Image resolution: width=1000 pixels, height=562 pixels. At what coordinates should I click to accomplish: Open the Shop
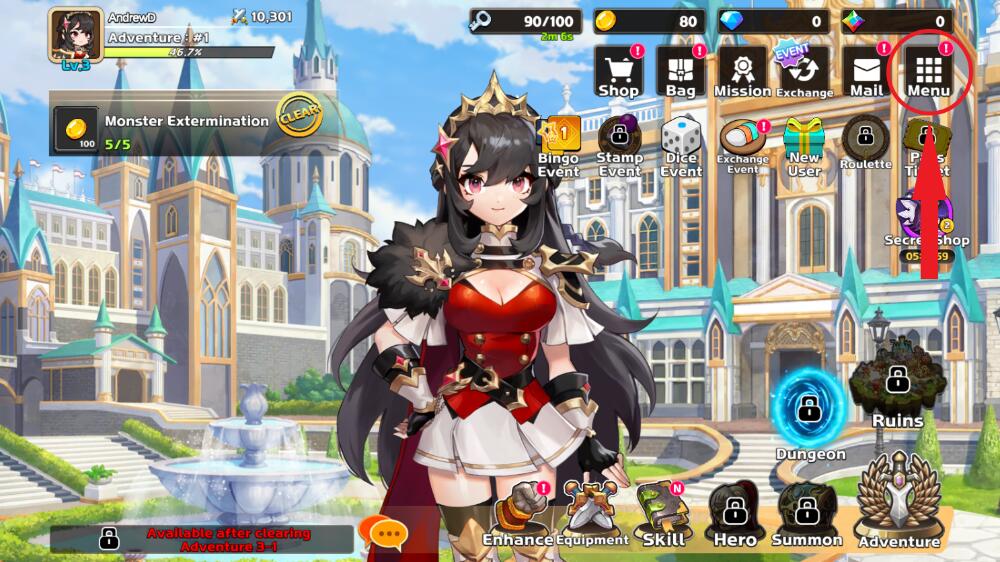pyautogui.click(x=618, y=72)
